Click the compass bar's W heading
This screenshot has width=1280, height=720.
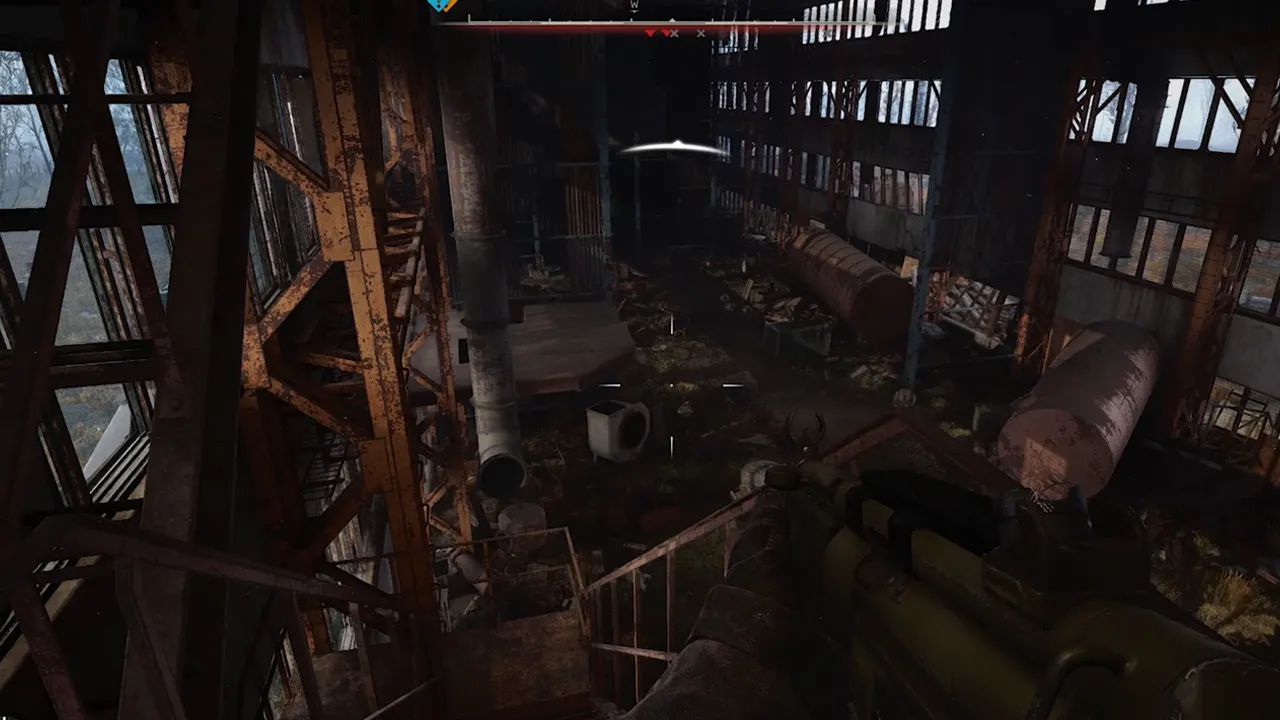[634, 6]
